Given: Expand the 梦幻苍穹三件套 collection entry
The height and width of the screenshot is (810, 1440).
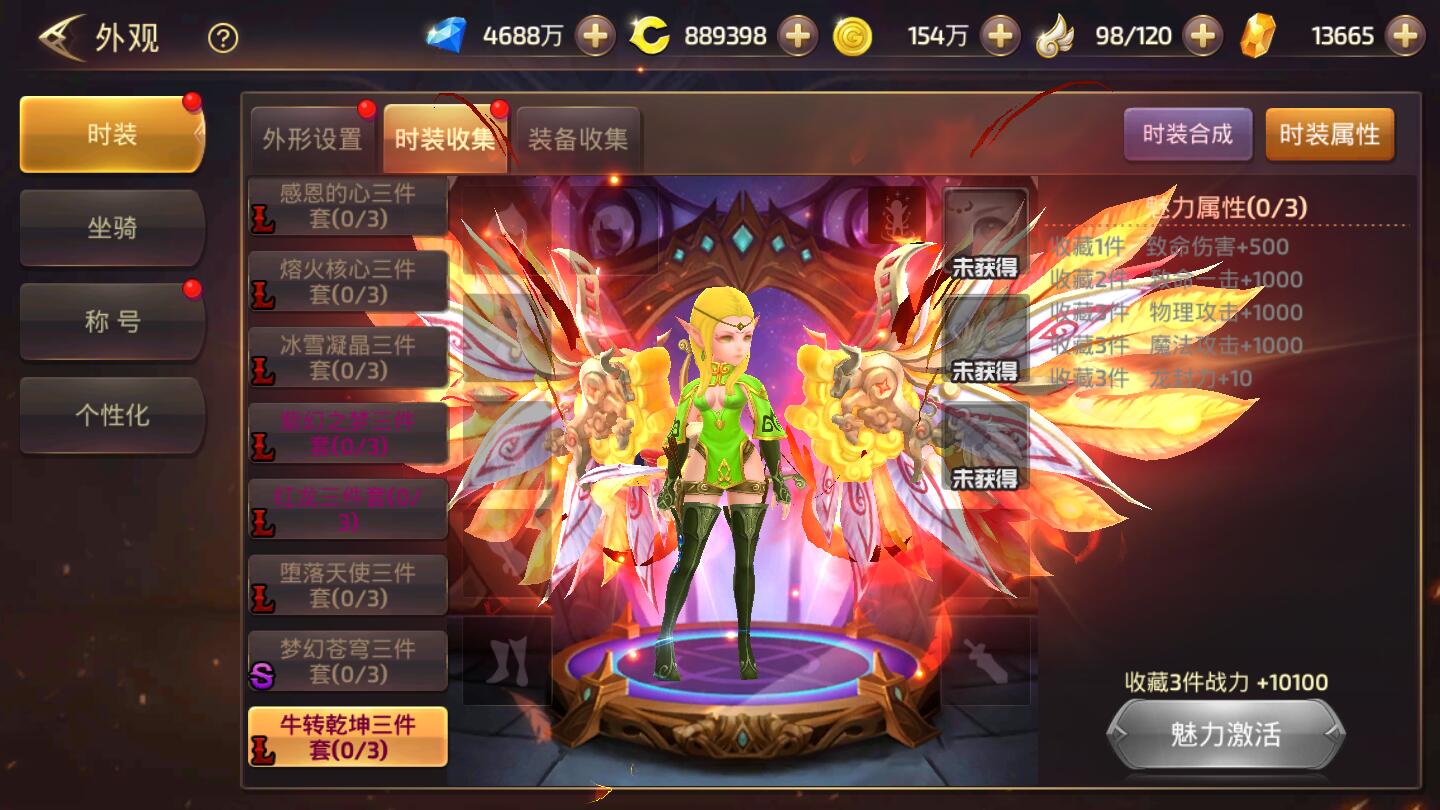Looking at the screenshot, I should click(x=347, y=662).
